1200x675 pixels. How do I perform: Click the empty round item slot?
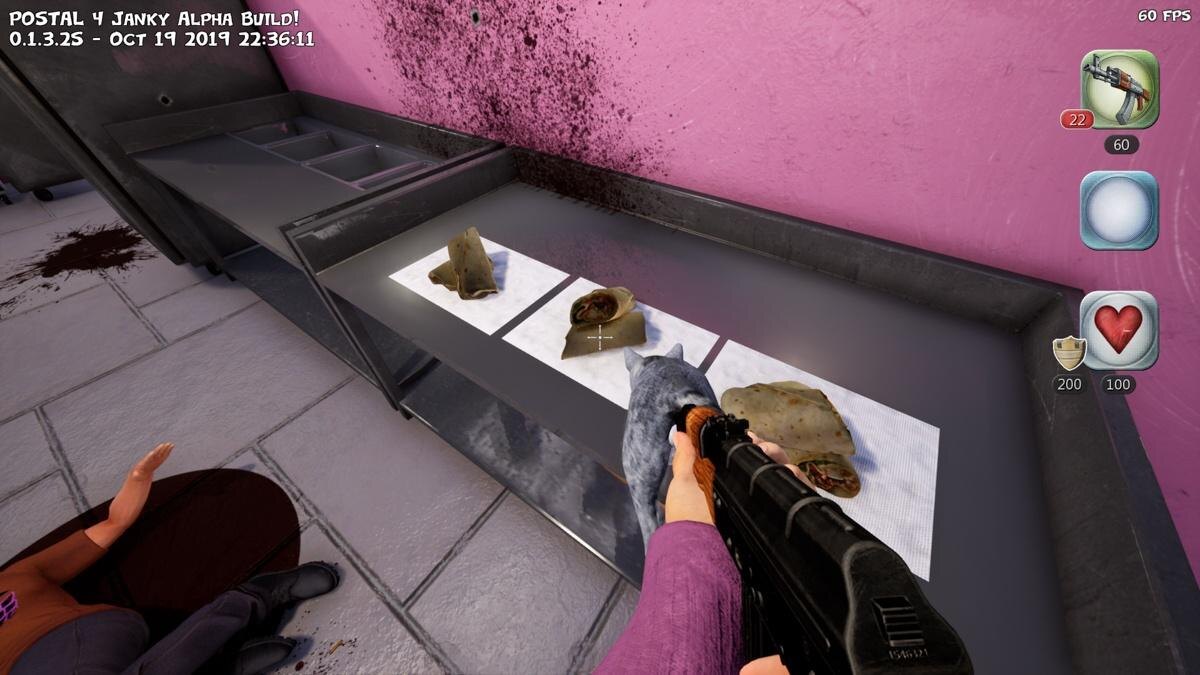[1119, 210]
